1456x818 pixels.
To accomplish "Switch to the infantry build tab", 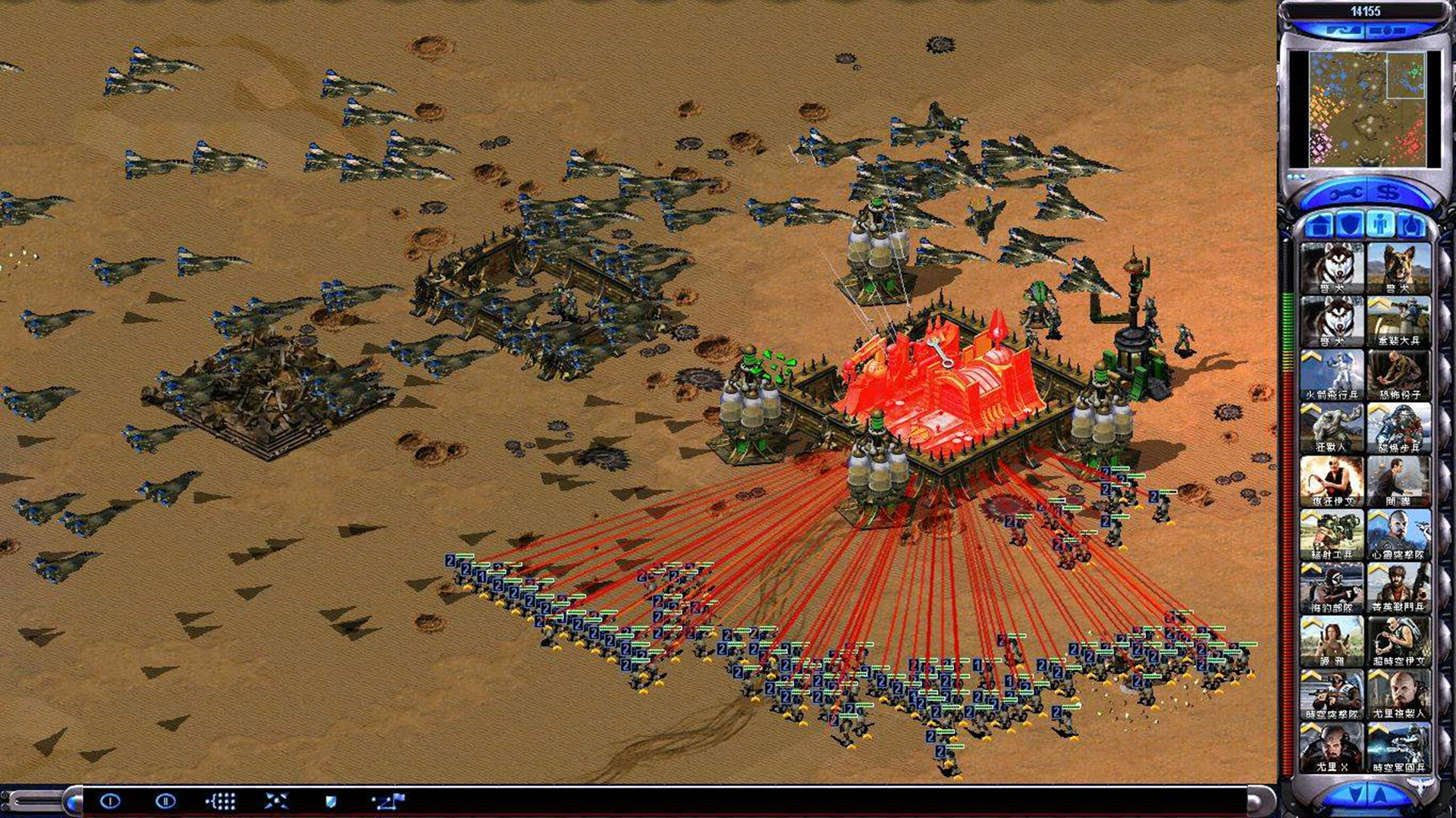I will pyautogui.click(x=1380, y=225).
